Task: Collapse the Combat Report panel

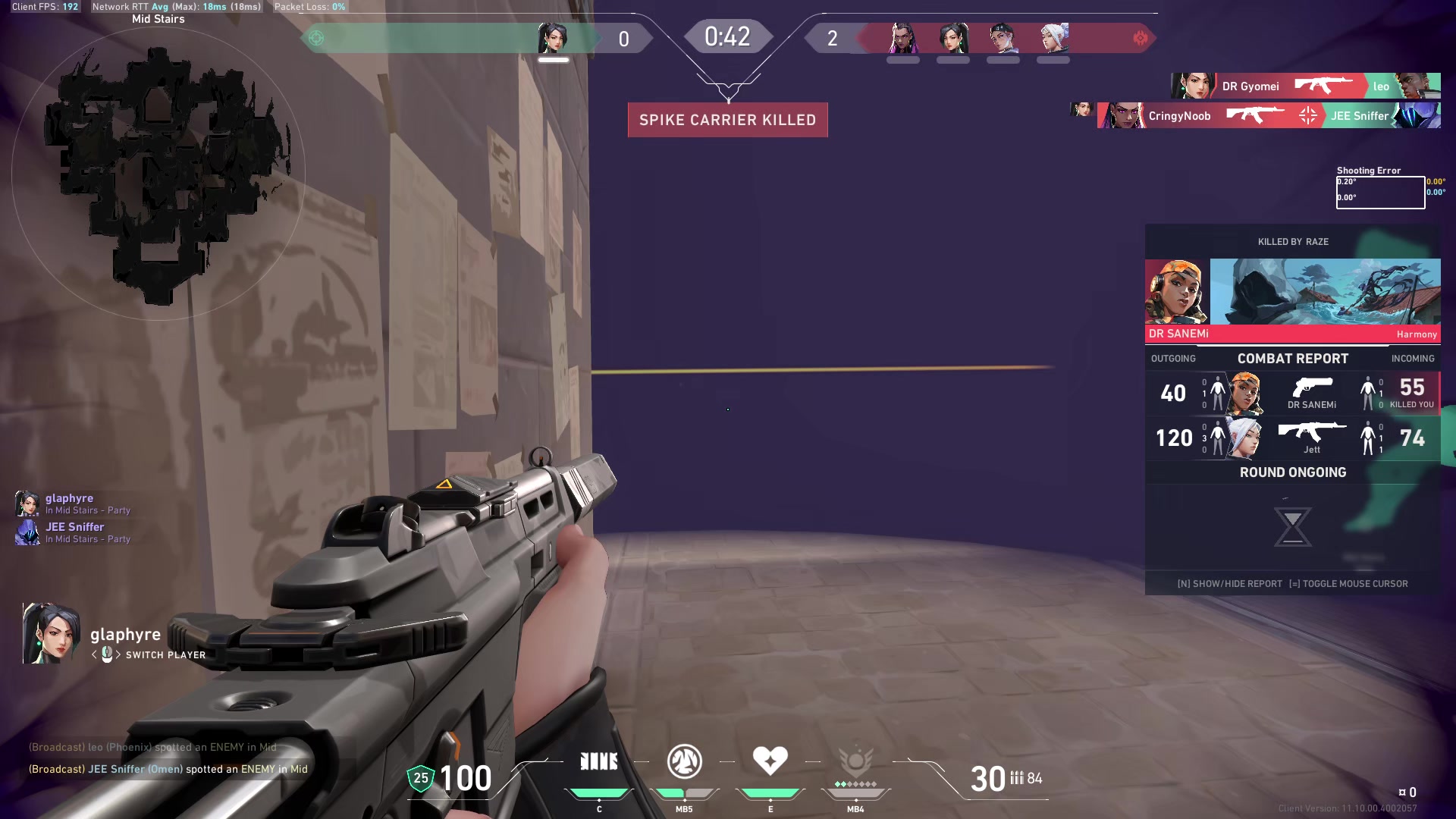Action: [x=1292, y=358]
